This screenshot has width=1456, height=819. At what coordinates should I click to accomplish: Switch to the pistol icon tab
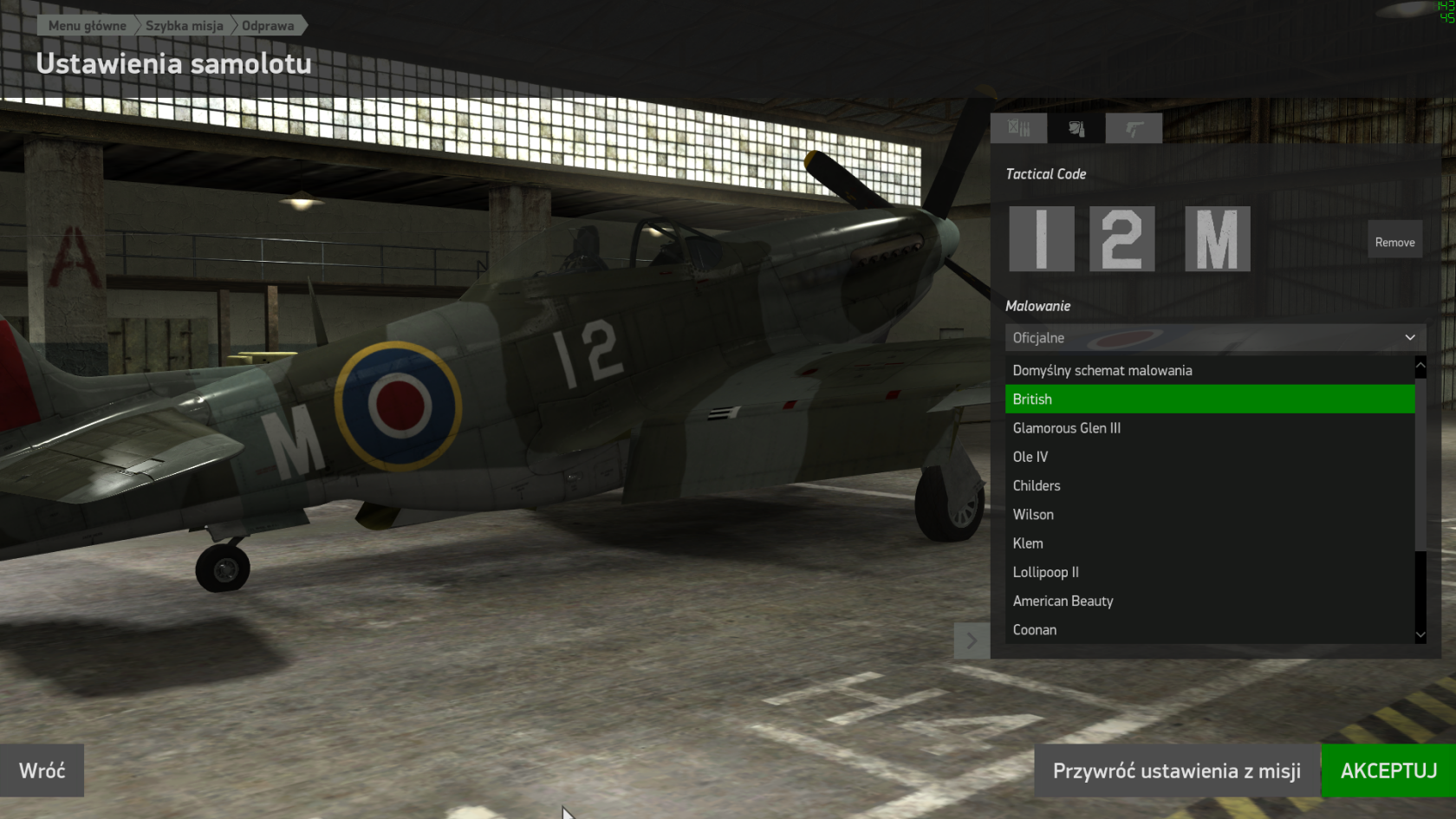1134,129
